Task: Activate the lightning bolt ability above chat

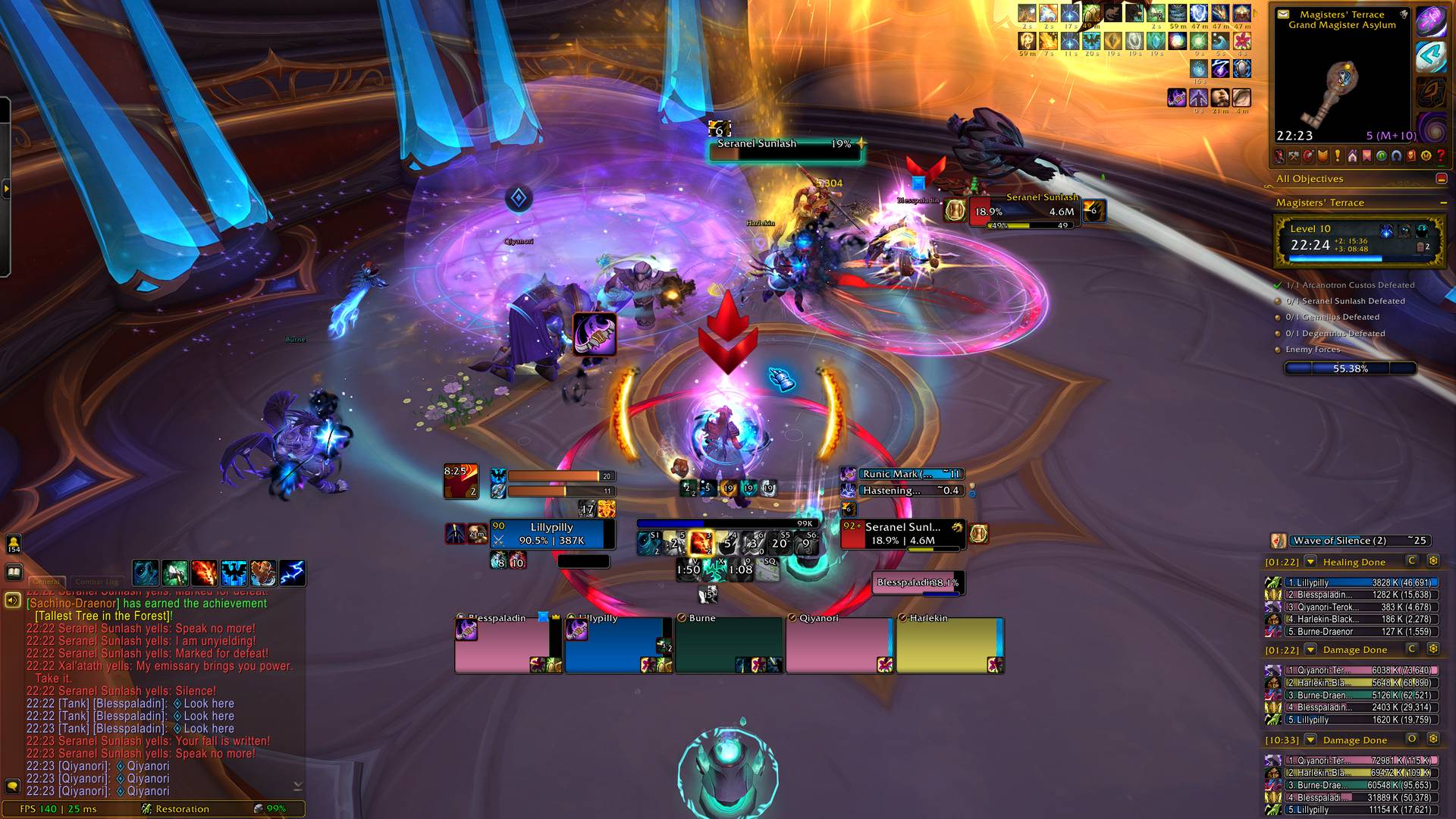Action: point(292,573)
